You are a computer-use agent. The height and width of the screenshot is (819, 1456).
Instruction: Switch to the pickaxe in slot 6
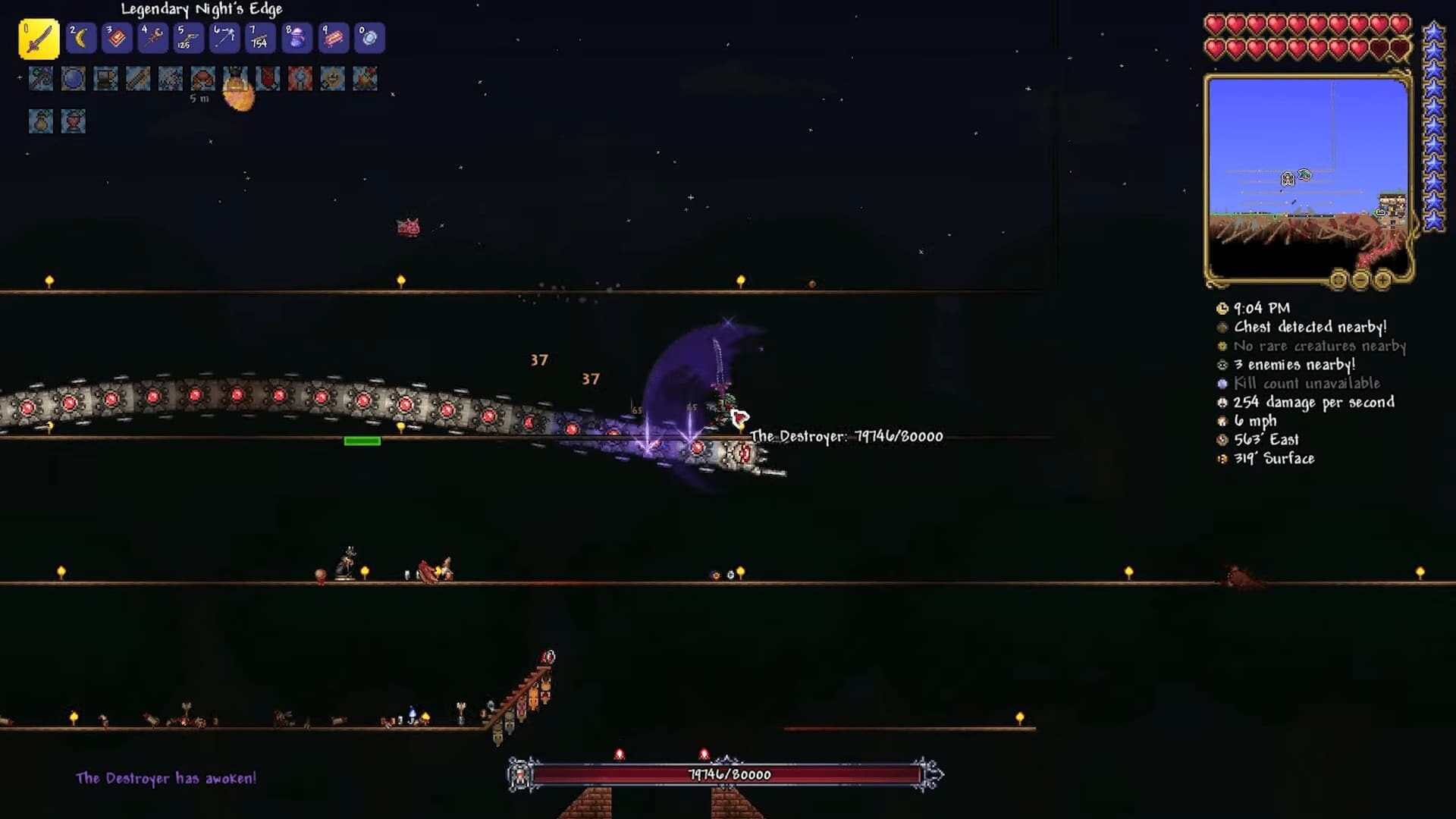point(224,38)
